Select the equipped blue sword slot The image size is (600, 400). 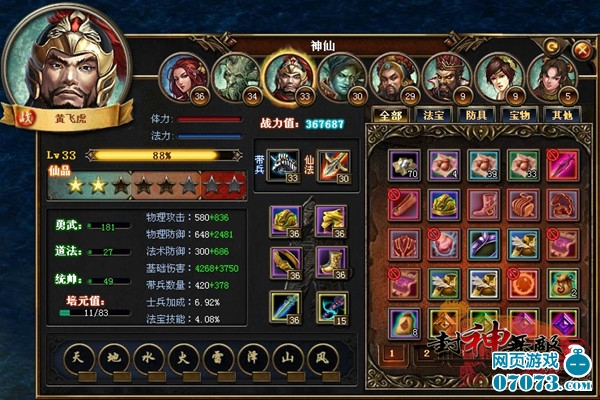click(284, 306)
